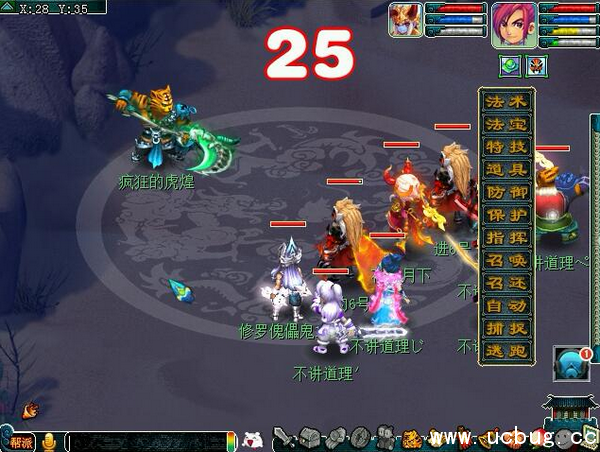Open the 道具 items command

point(507,171)
